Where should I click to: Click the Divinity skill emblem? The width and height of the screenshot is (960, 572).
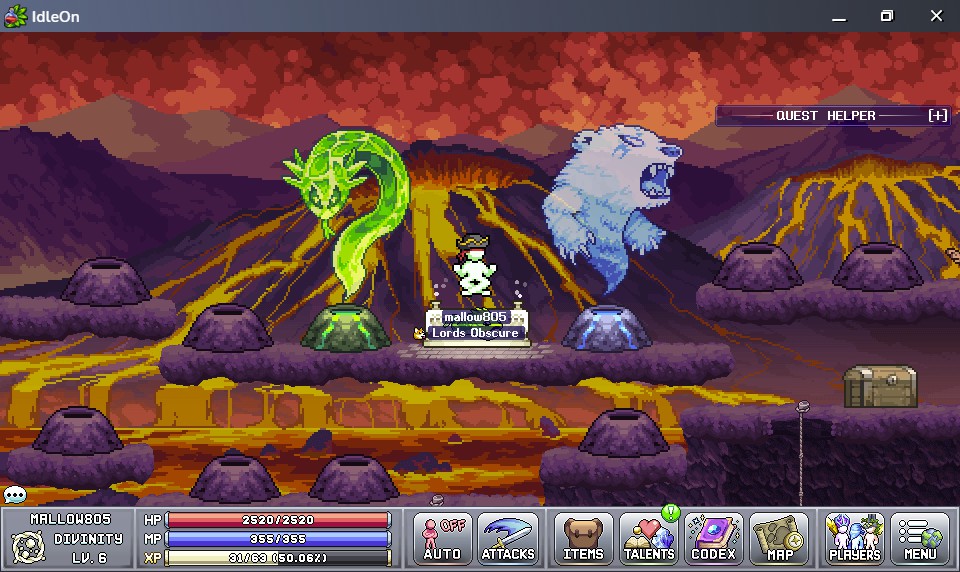pos(25,547)
